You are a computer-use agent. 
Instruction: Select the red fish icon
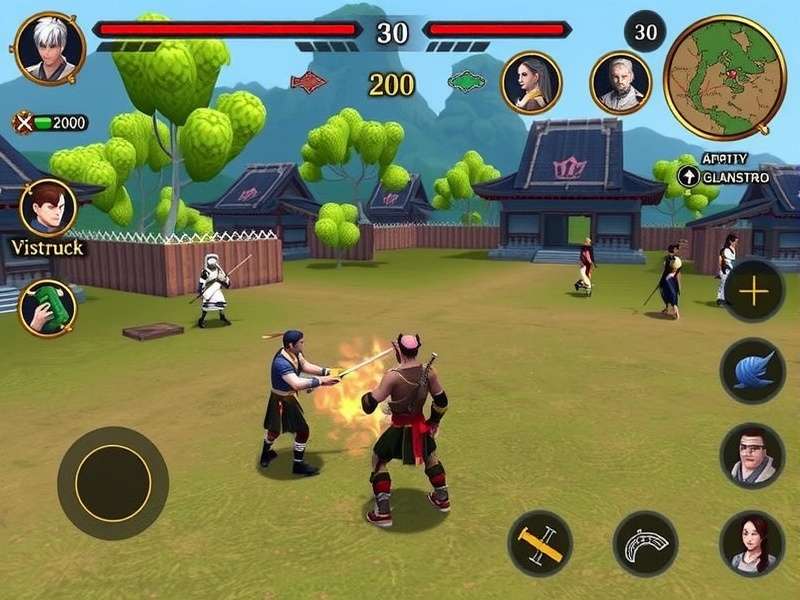(x=308, y=82)
